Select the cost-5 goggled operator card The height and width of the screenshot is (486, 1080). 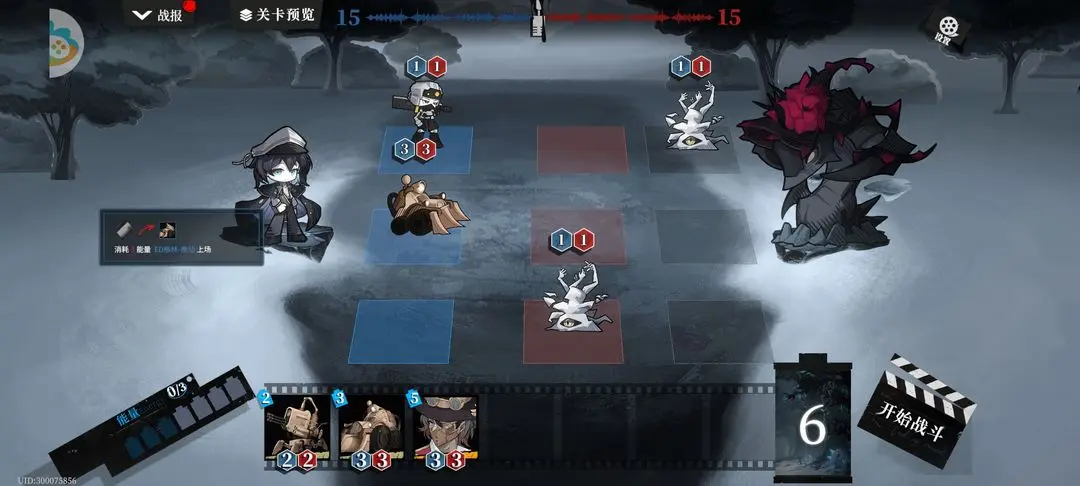pyautogui.click(x=445, y=428)
